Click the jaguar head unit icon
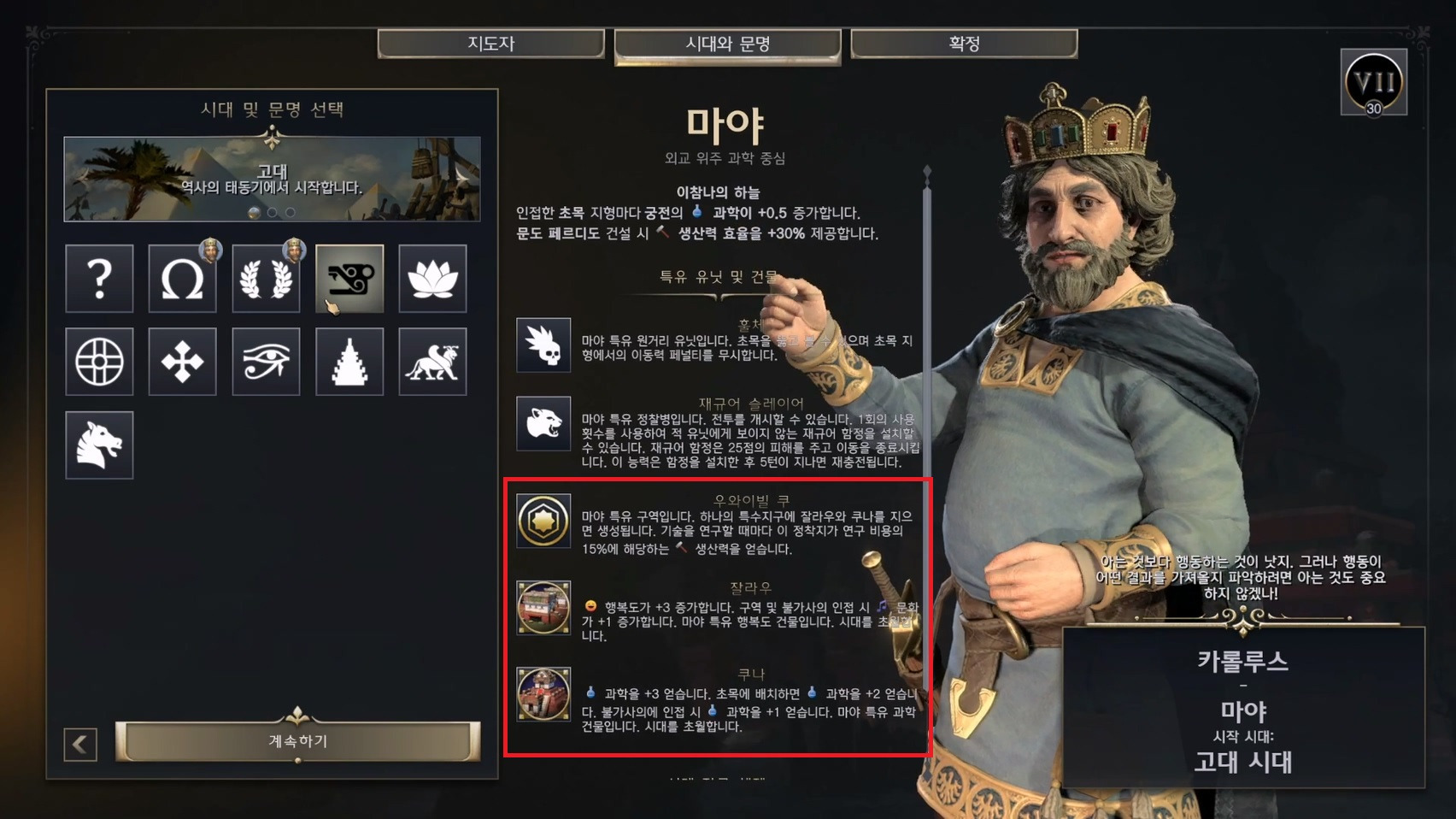 pos(543,423)
